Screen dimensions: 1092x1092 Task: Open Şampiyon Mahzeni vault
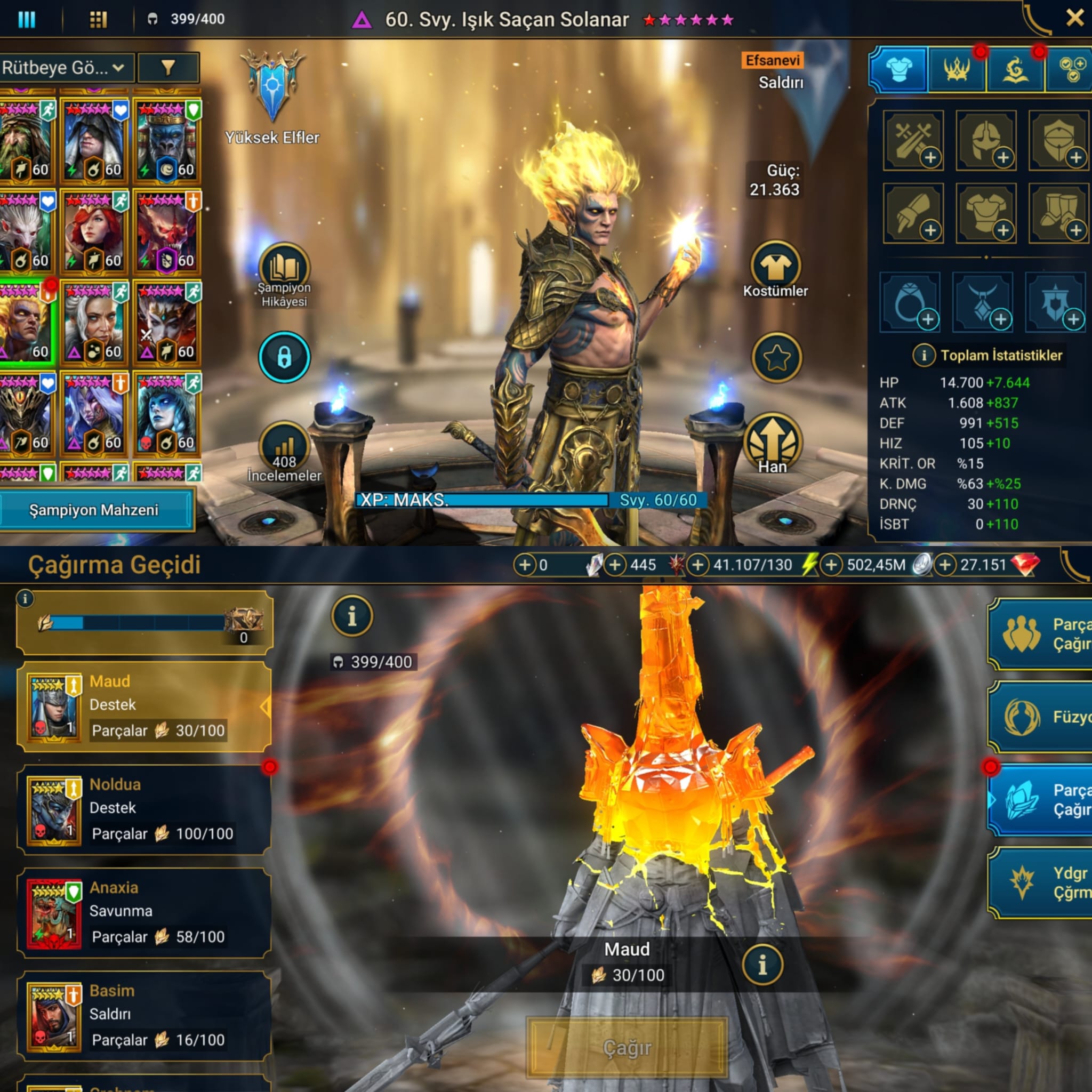point(94,510)
